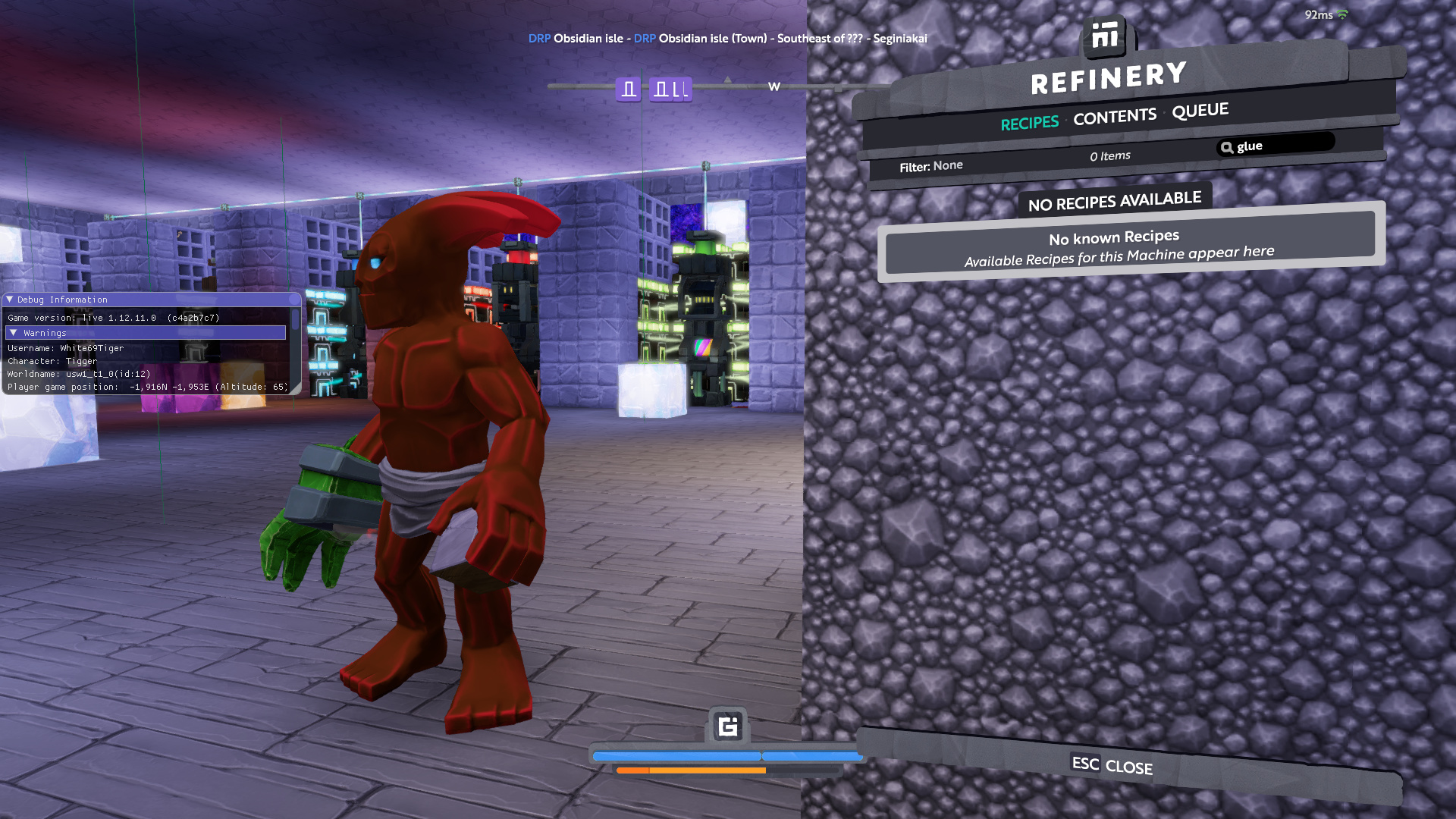Click the recipe search field containing glue

(x=1282, y=145)
